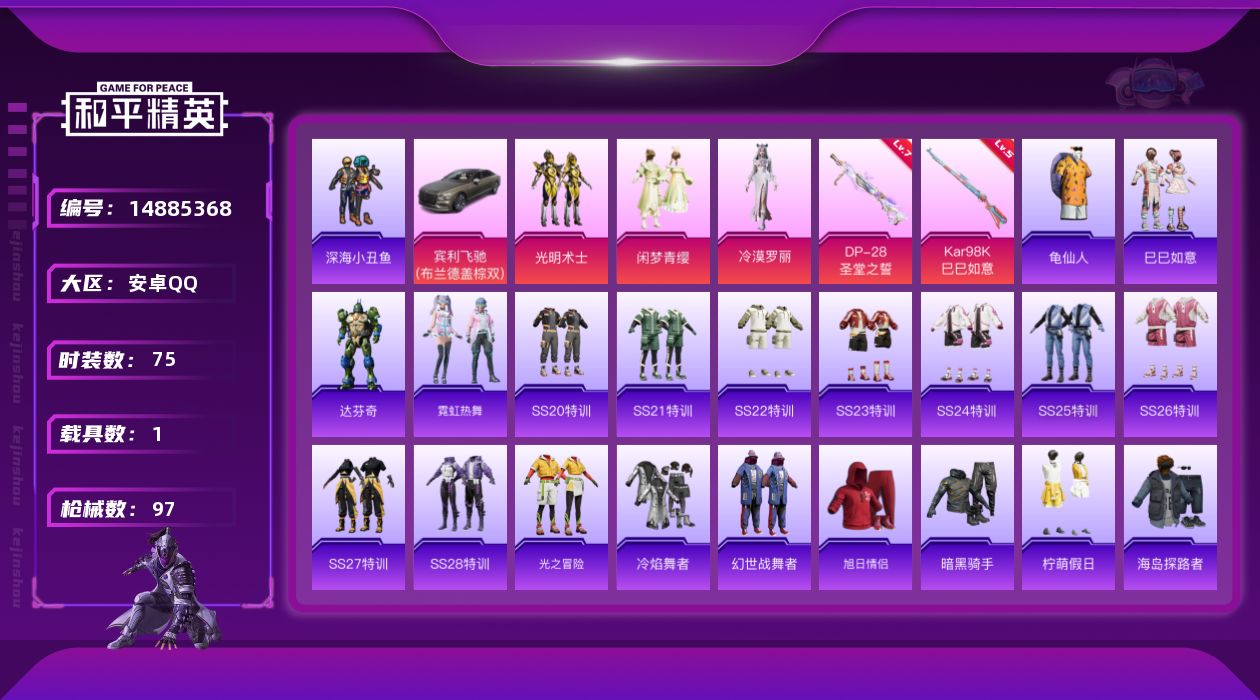
Task: Select the 闲梦青缨 outfit card
Action: [663, 211]
